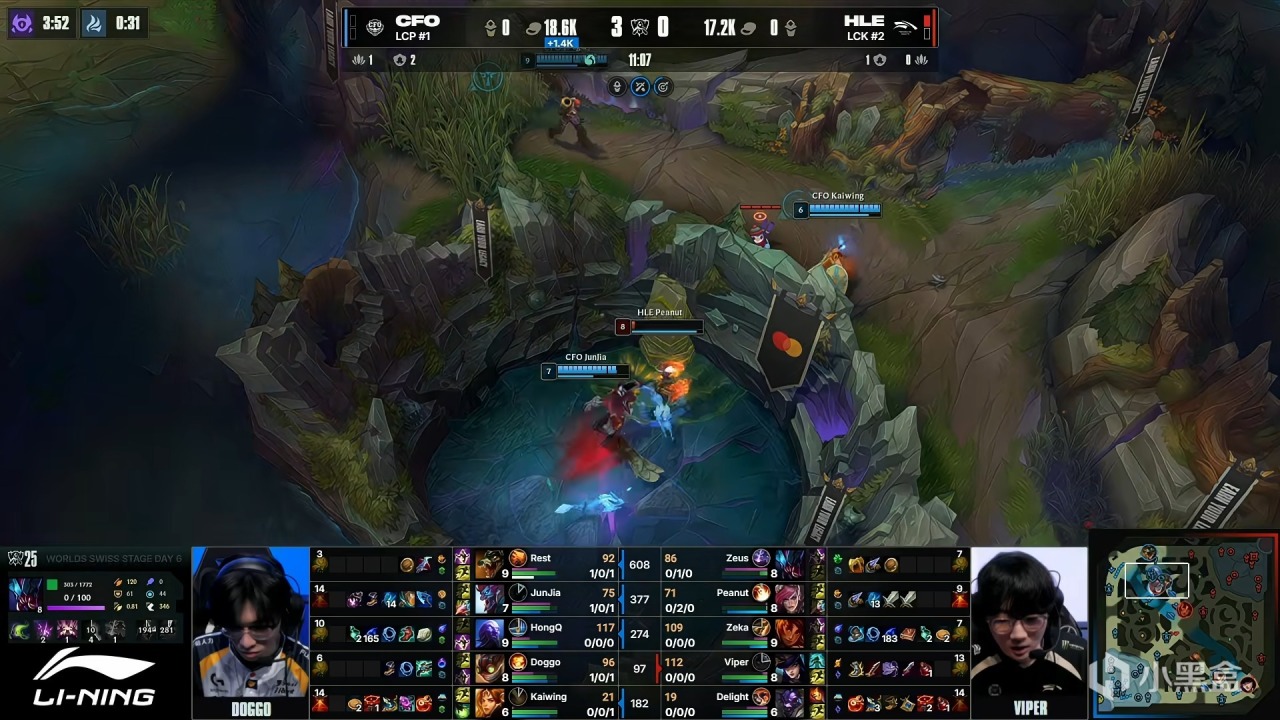The height and width of the screenshot is (720, 1280).
Task: Choose Viper's champion portrait on the scoreboard
Action: 790,668
